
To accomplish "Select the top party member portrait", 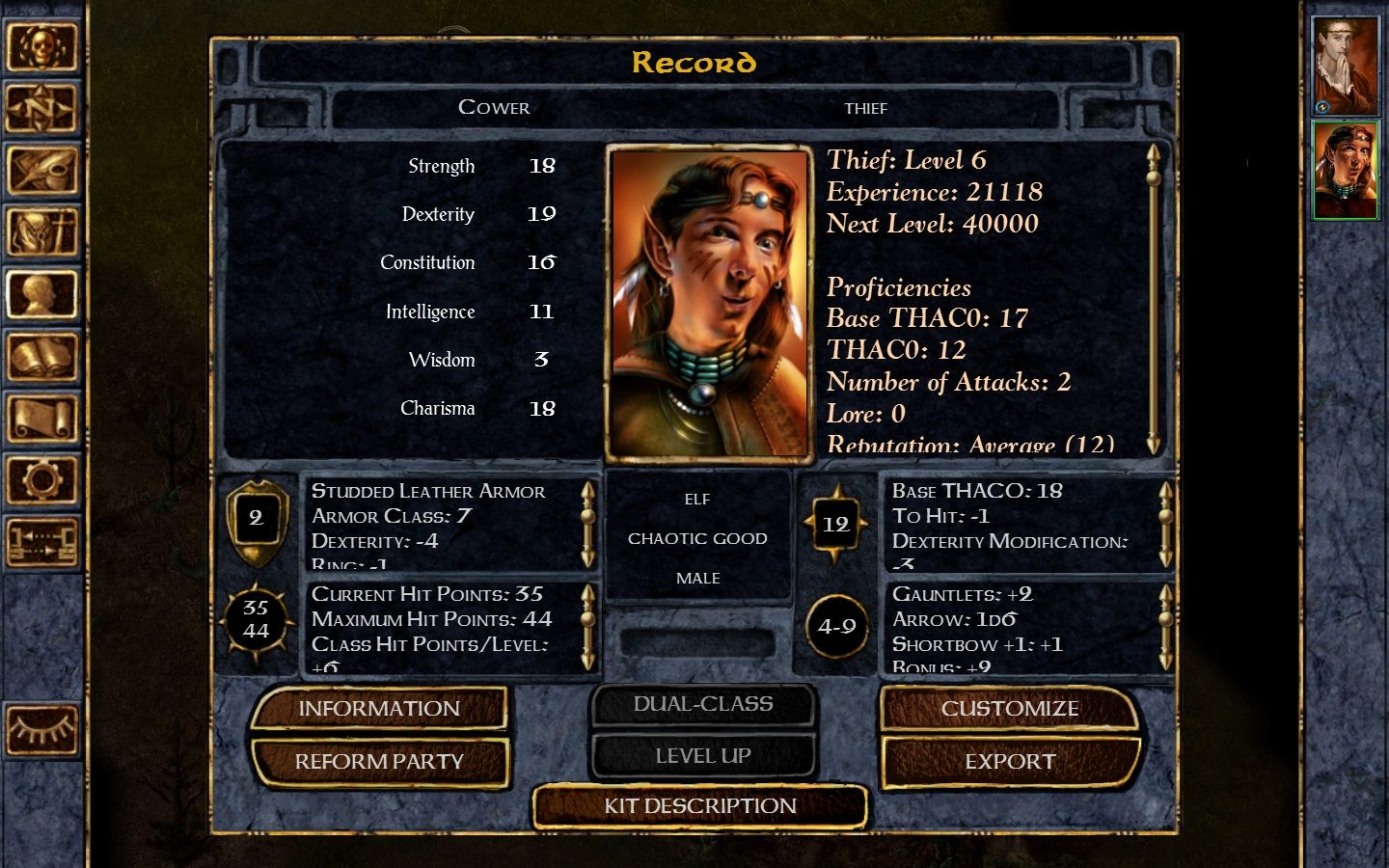I will pos(1345,66).
